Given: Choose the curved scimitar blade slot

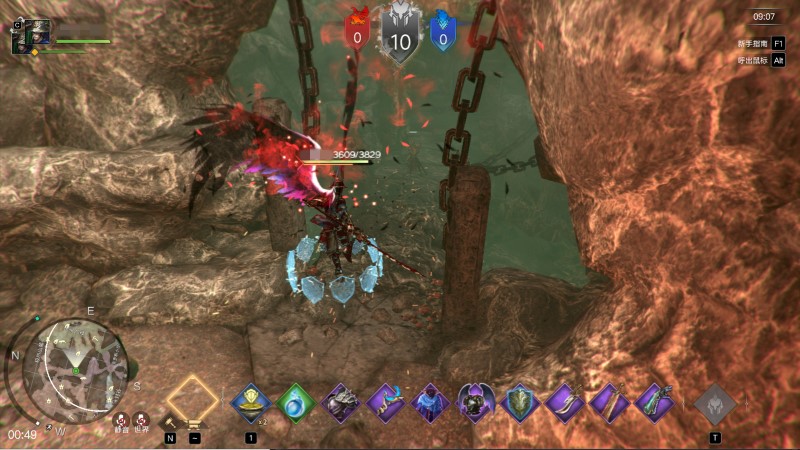Looking at the screenshot, I should (565, 403).
